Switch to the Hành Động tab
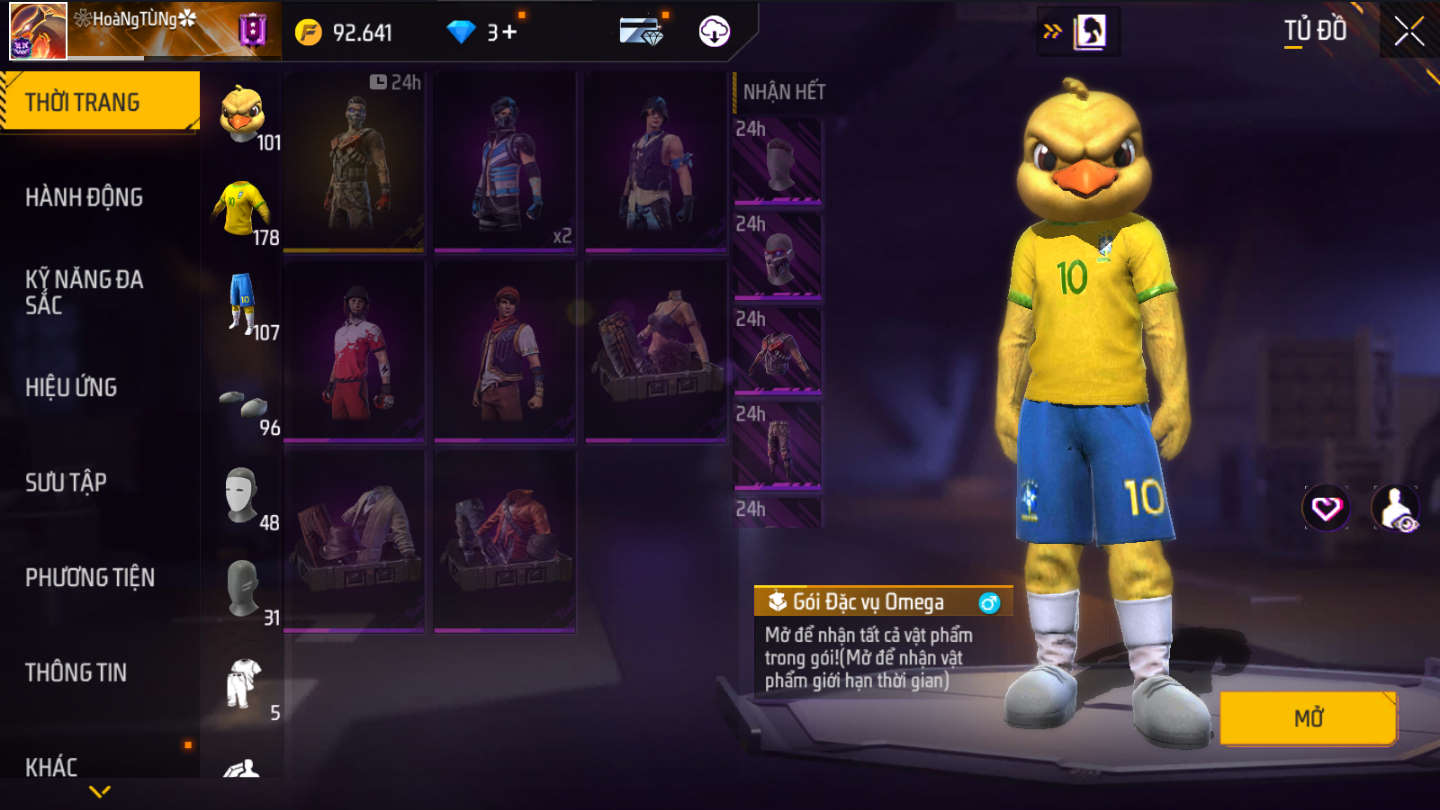Screen dimensions: 1440x810 [x=84, y=197]
